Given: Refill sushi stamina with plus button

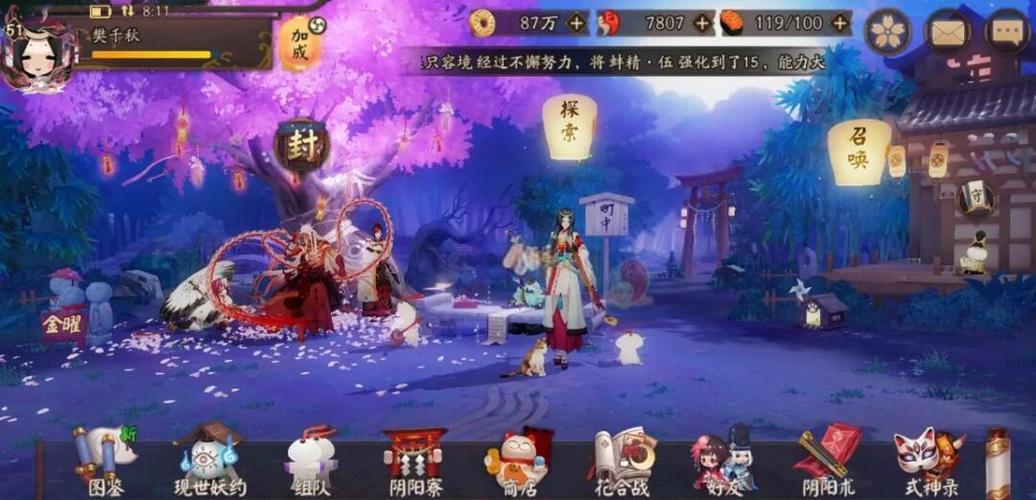Looking at the screenshot, I should click(840, 22).
